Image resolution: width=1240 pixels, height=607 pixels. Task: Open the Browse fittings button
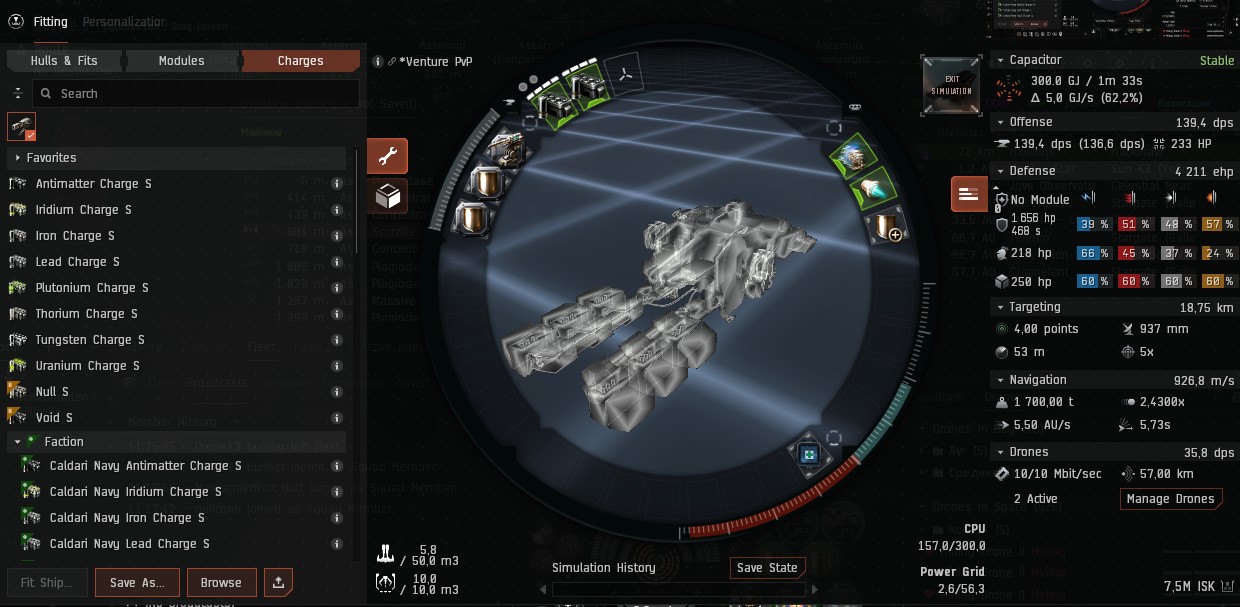coord(221,582)
